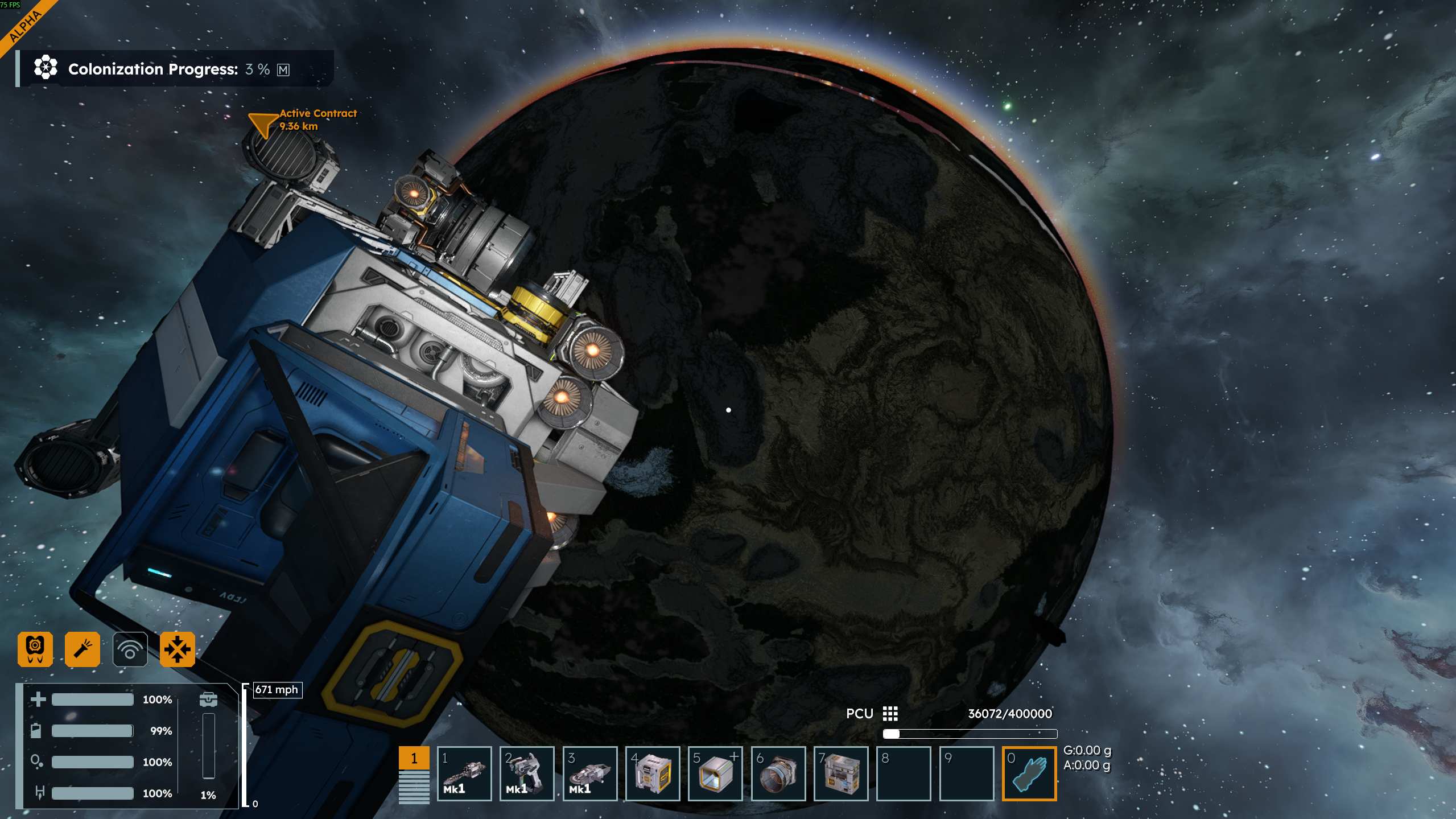Viewport: 1456px width, 819px height.
Task: Select the Mk1 hand drill in slot 2
Action: 527,773
